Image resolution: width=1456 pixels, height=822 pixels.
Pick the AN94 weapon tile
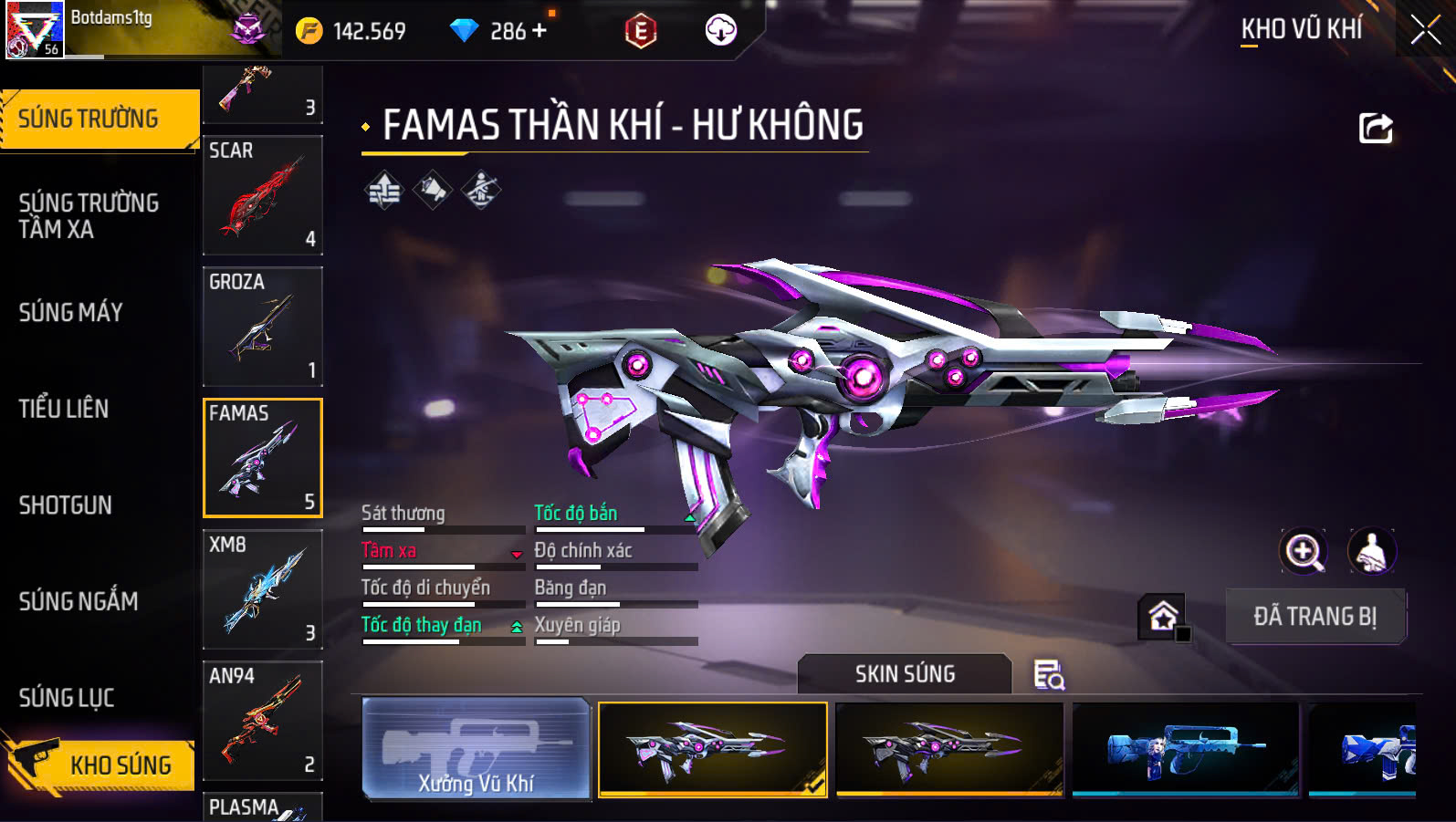[x=263, y=721]
